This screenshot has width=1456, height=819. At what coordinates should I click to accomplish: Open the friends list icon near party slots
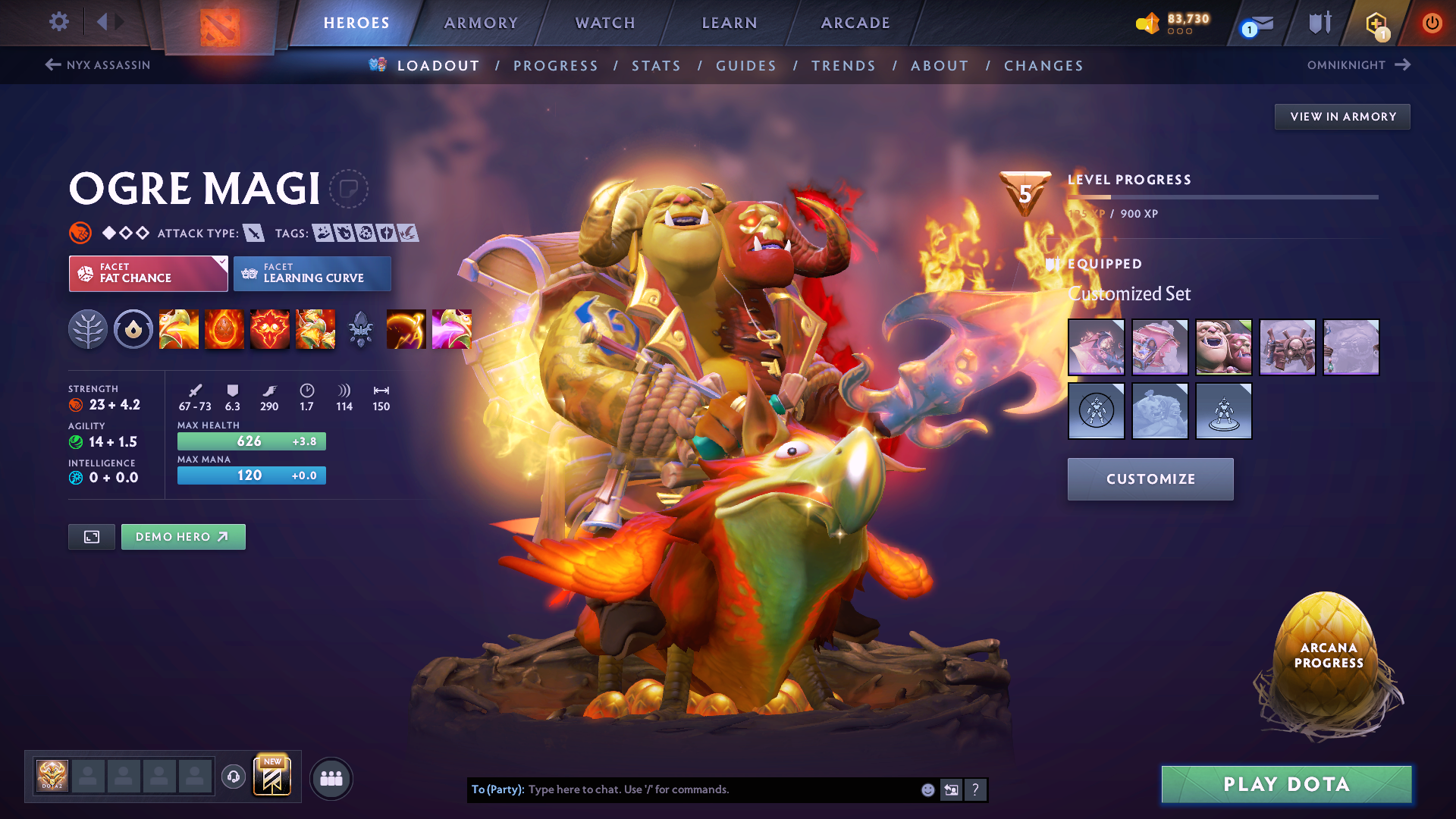tap(331, 778)
